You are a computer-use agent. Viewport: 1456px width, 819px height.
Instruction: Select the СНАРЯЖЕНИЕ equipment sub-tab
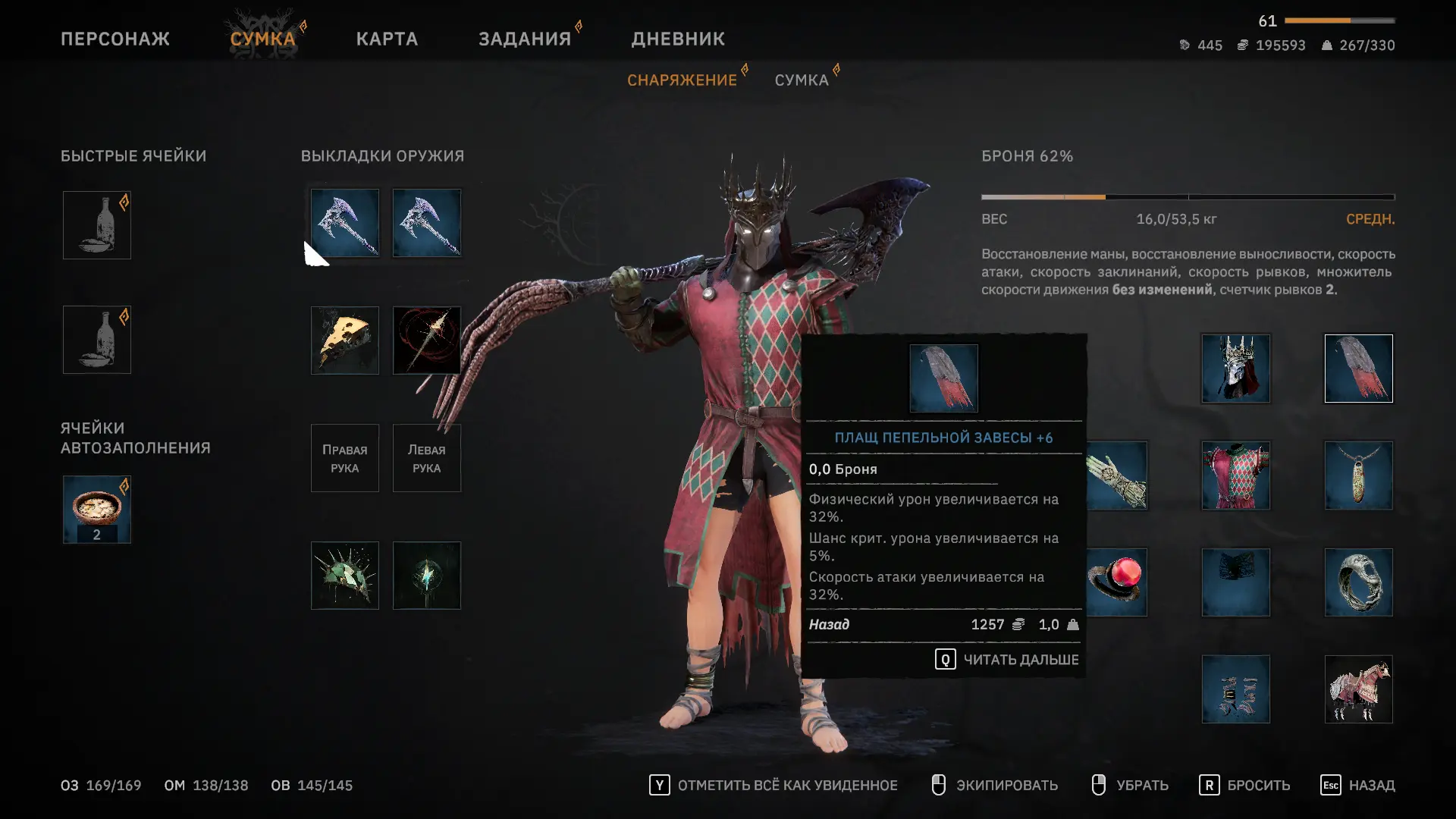coord(682,80)
